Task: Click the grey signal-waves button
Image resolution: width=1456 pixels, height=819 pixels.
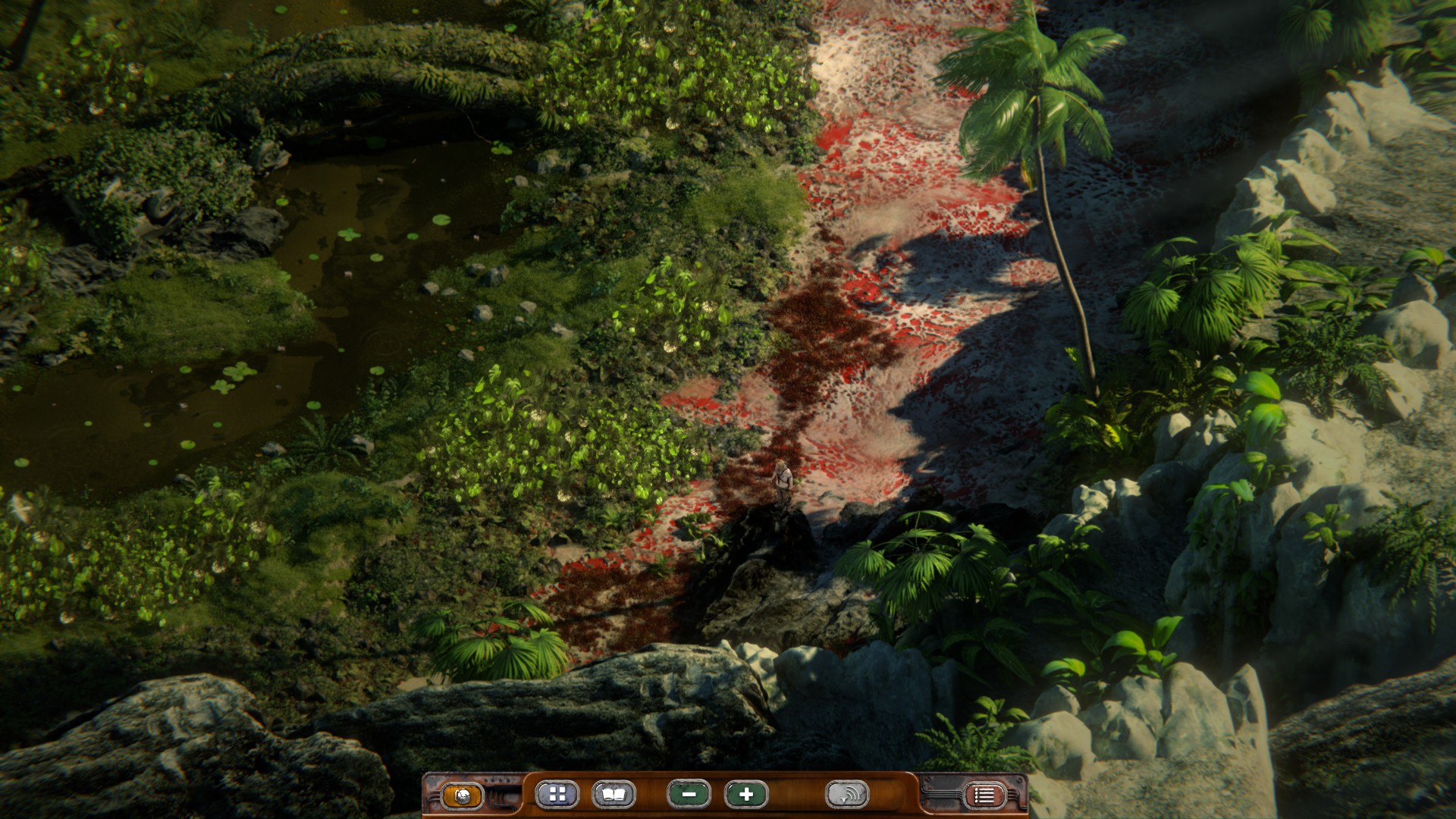Action: click(x=846, y=794)
